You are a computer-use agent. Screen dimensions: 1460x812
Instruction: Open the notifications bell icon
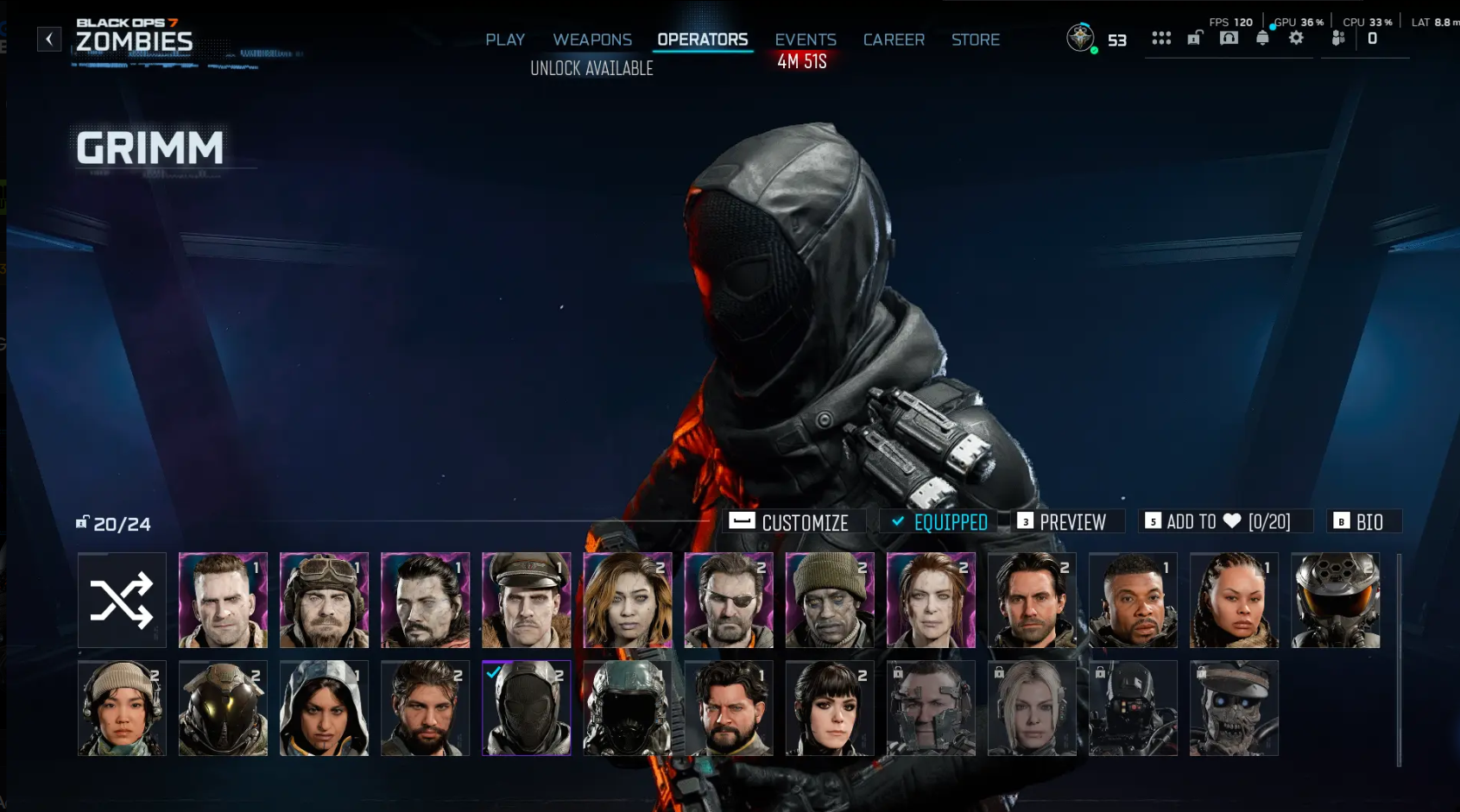(1262, 37)
